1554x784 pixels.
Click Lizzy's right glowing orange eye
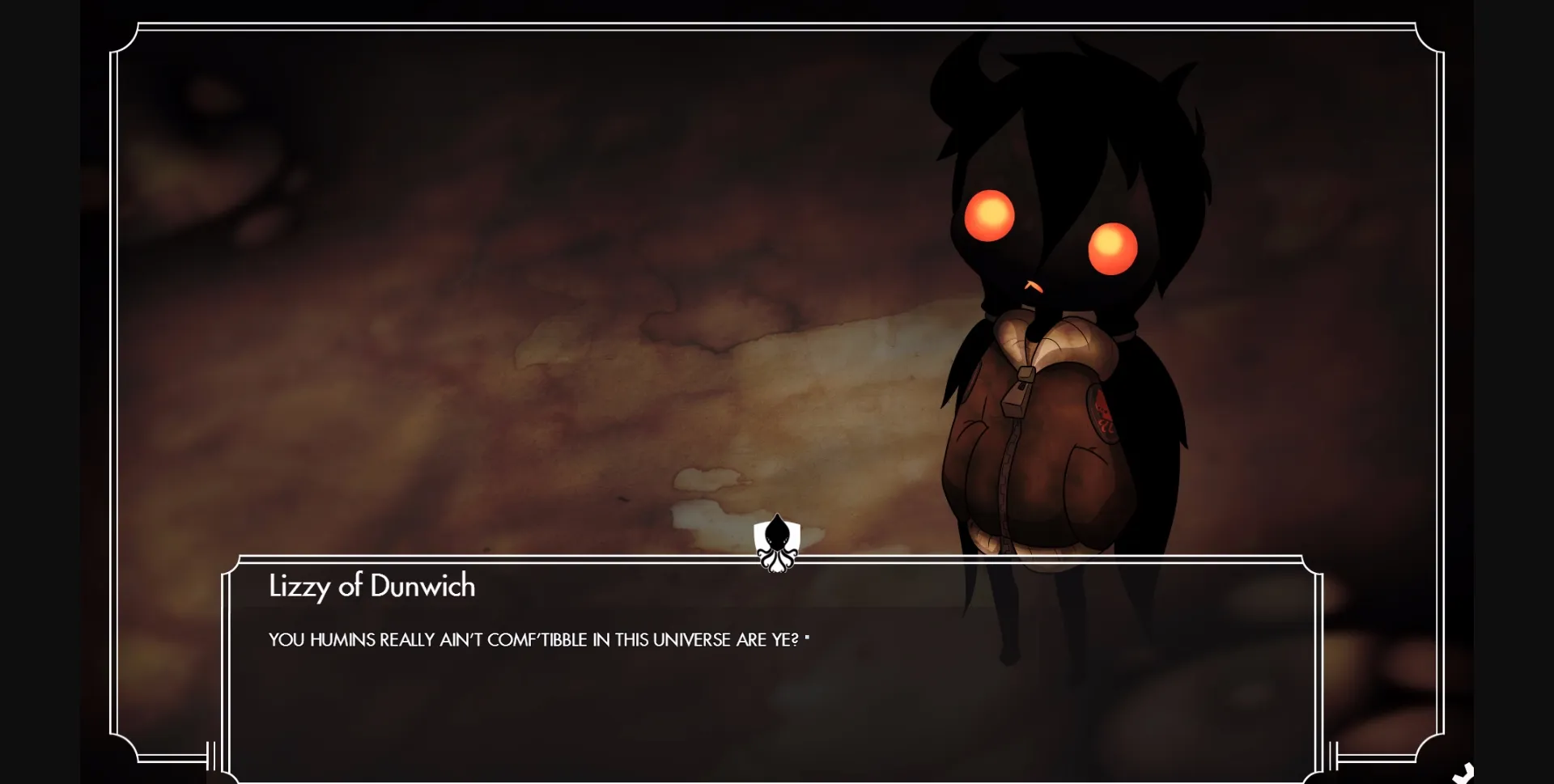point(1113,246)
